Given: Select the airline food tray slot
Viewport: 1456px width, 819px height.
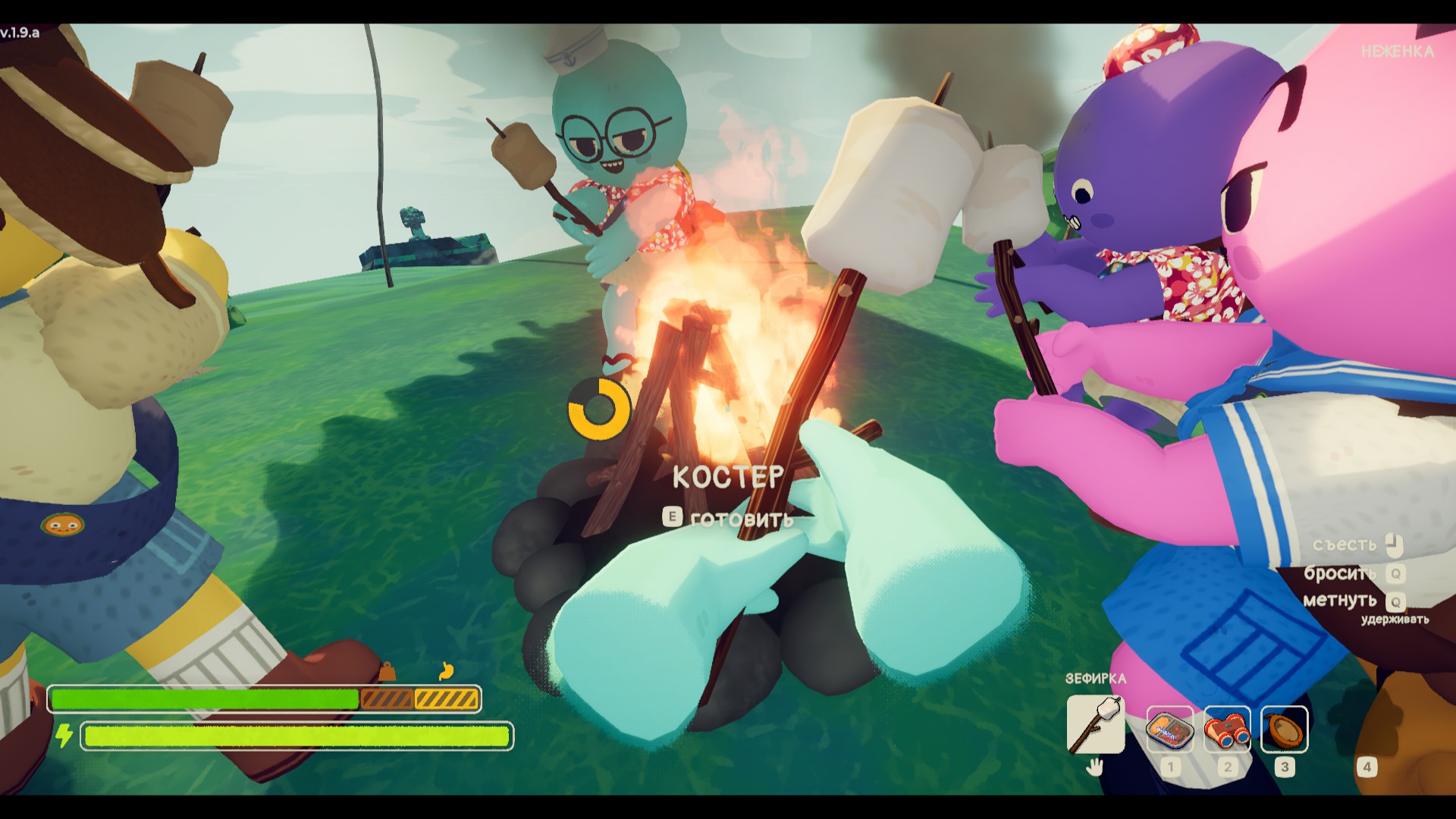Looking at the screenshot, I should click(x=1169, y=729).
